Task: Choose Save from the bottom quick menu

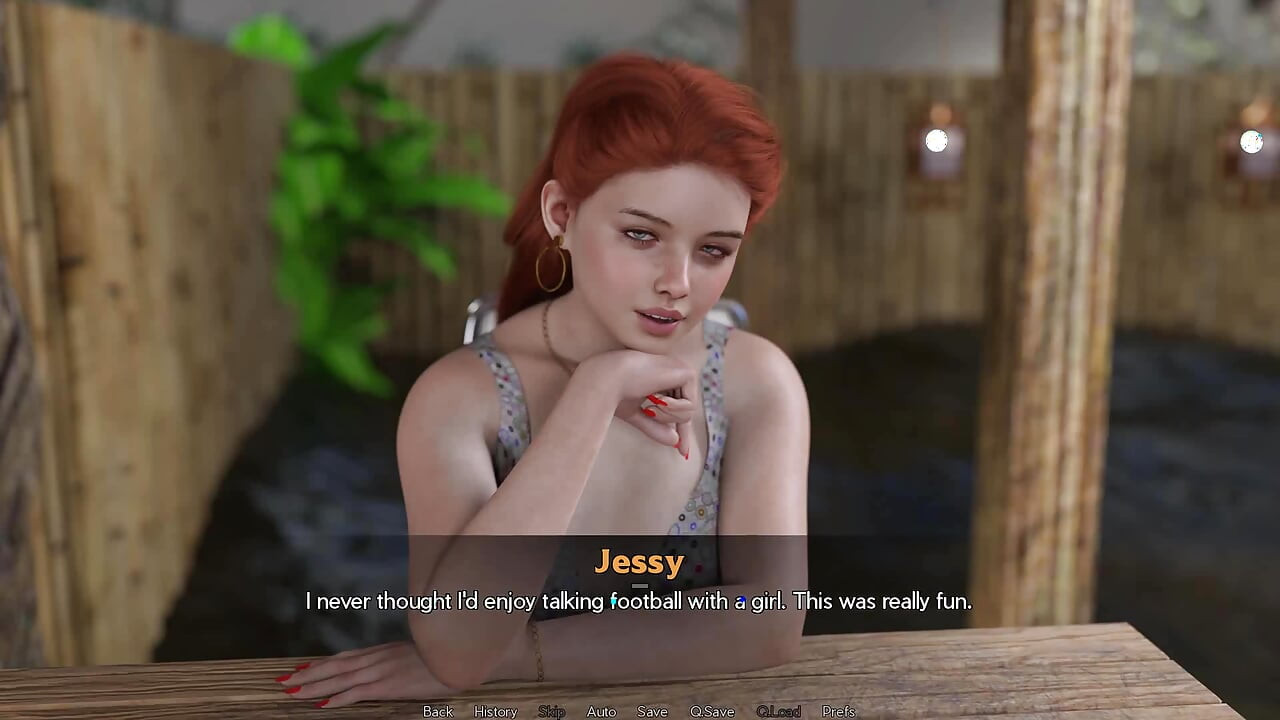Action: pyautogui.click(x=652, y=711)
